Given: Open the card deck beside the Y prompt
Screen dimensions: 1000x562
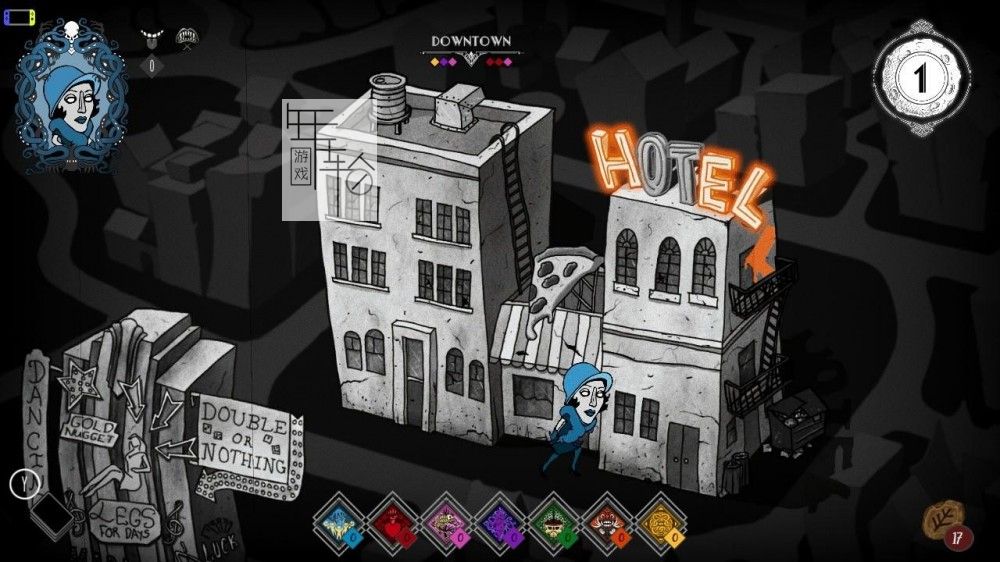Looking at the screenshot, I should pos(51,513).
